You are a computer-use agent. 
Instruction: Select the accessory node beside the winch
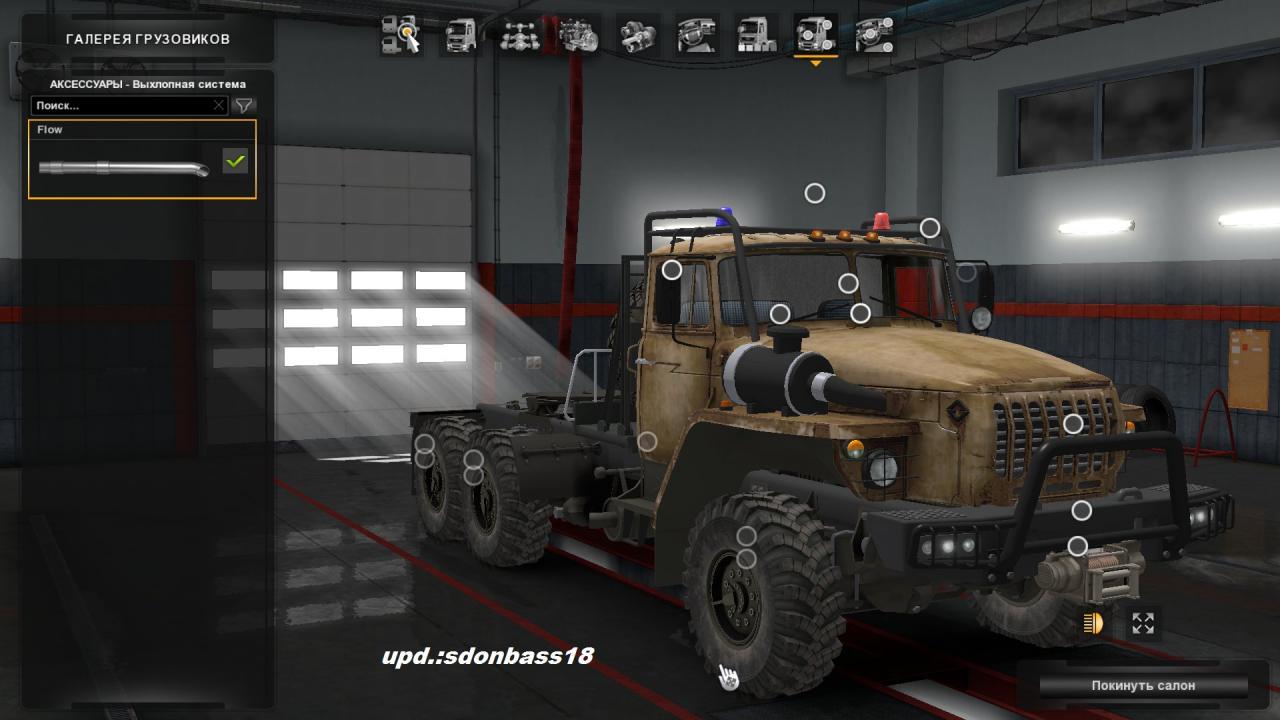tap(1077, 546)
